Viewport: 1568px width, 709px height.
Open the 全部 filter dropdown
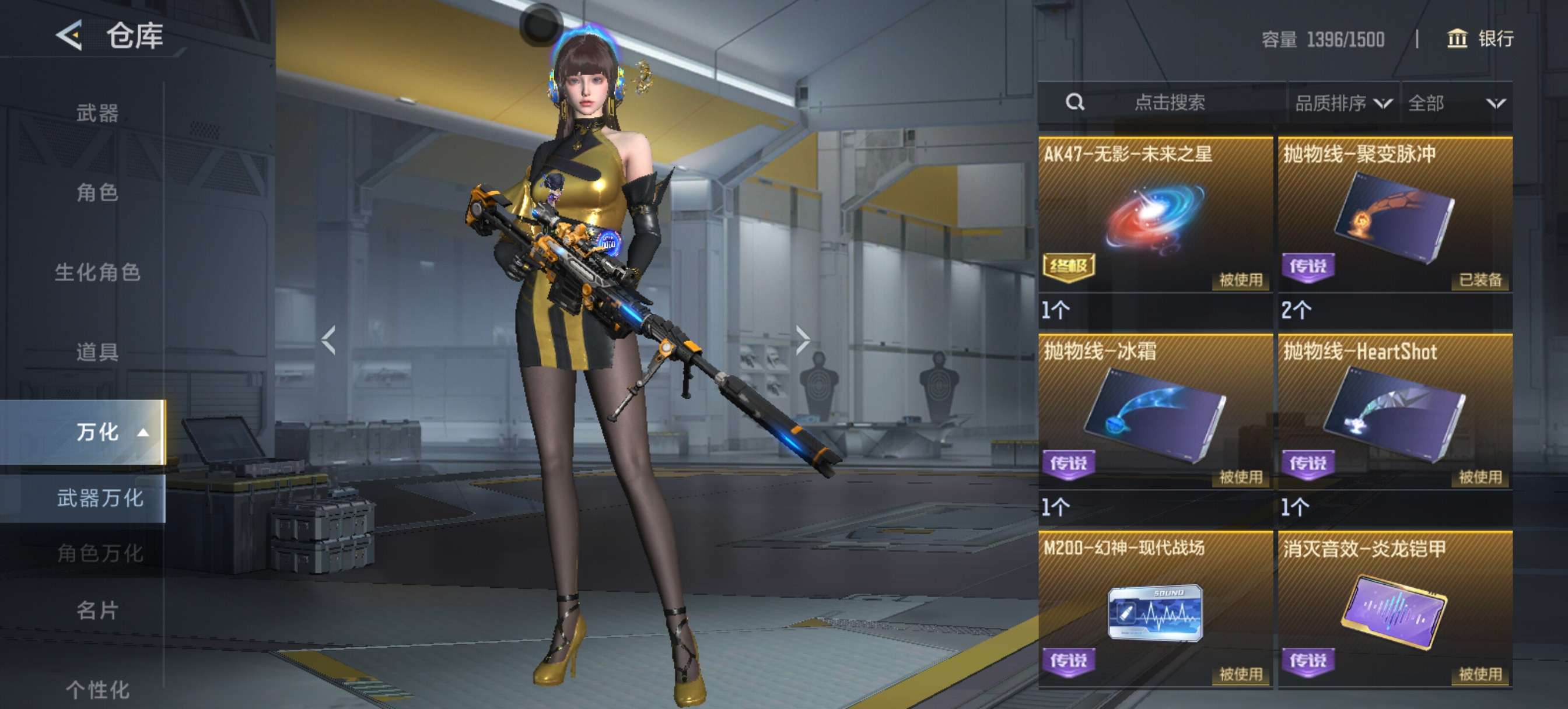(1456, 103)
